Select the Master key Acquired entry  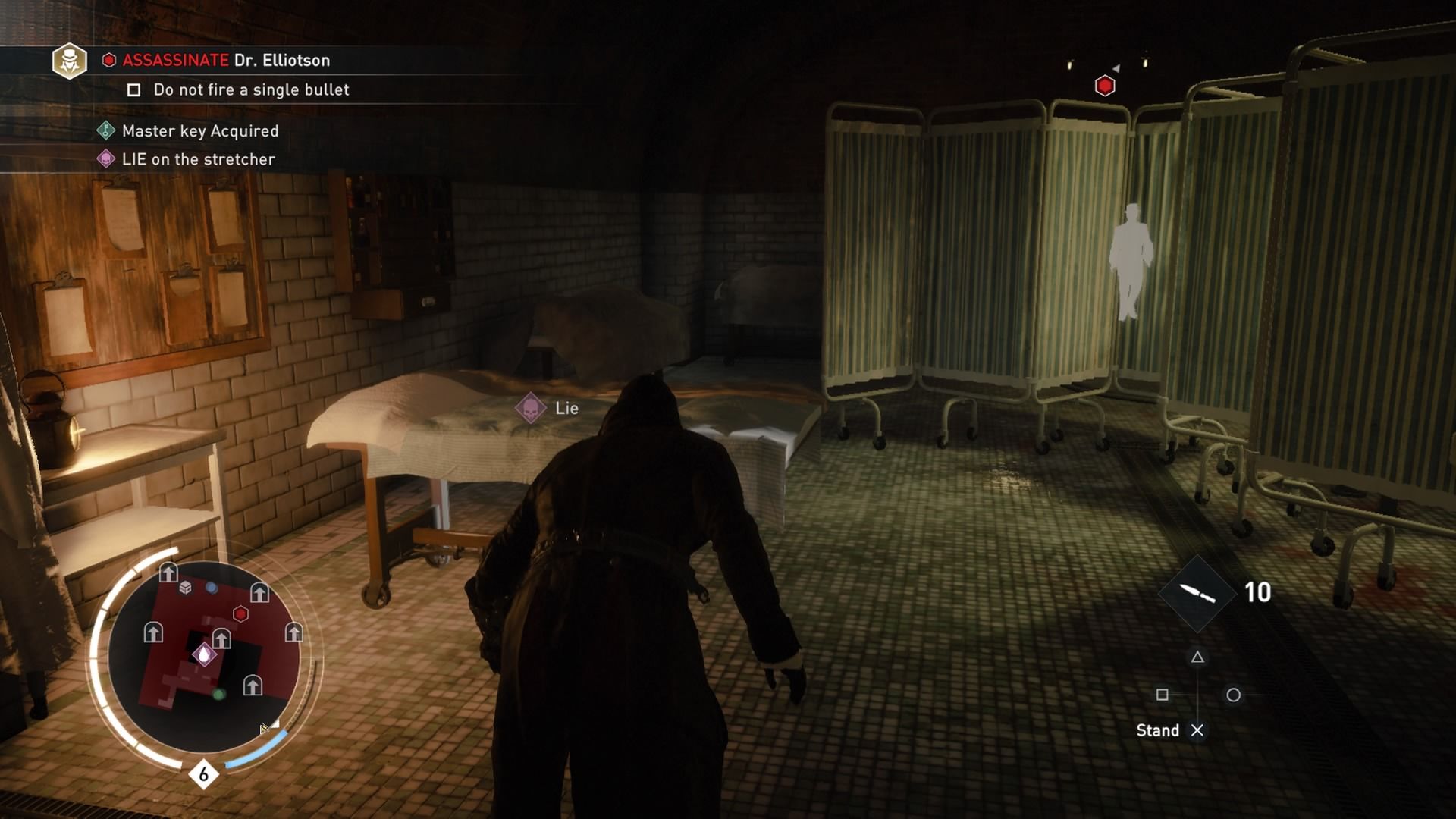click(x=199, y=131)
